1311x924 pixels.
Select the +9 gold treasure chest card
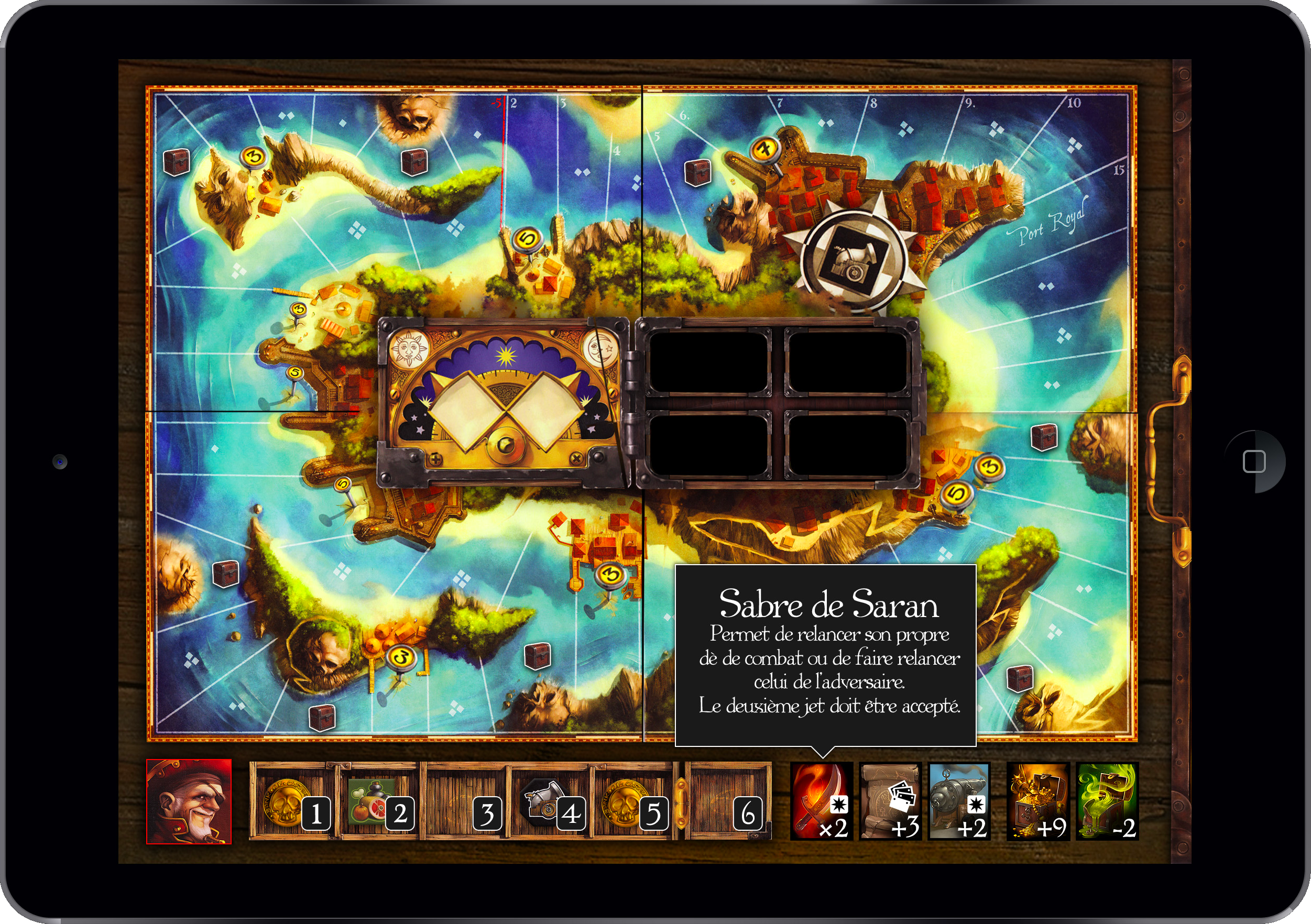[x=1037, y=801]
